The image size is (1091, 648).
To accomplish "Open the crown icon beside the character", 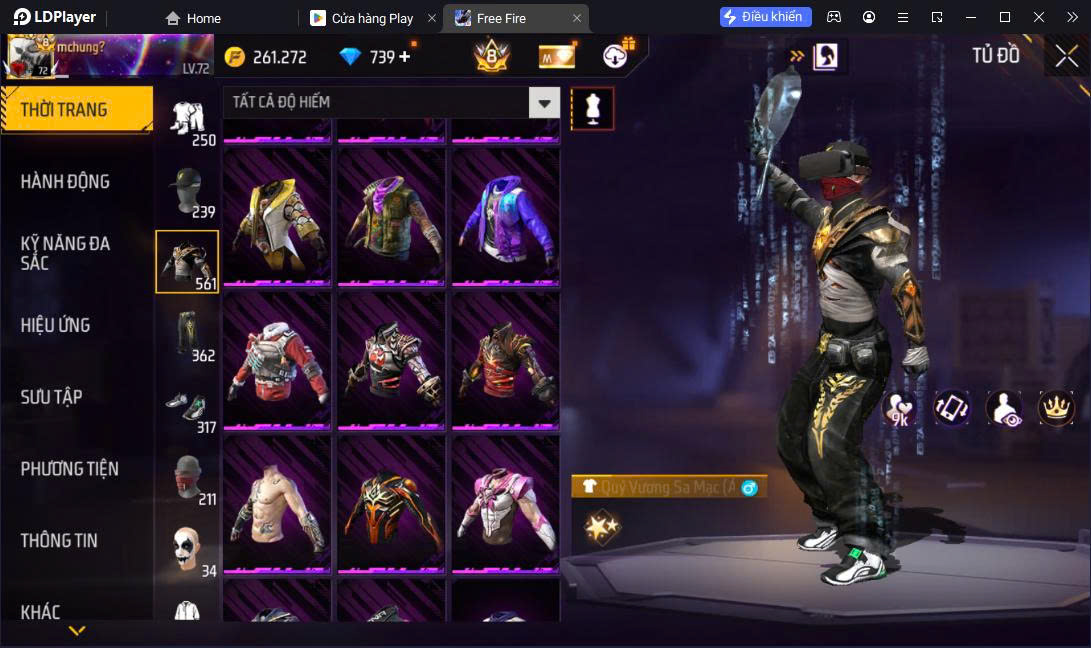I will 1056,407.
